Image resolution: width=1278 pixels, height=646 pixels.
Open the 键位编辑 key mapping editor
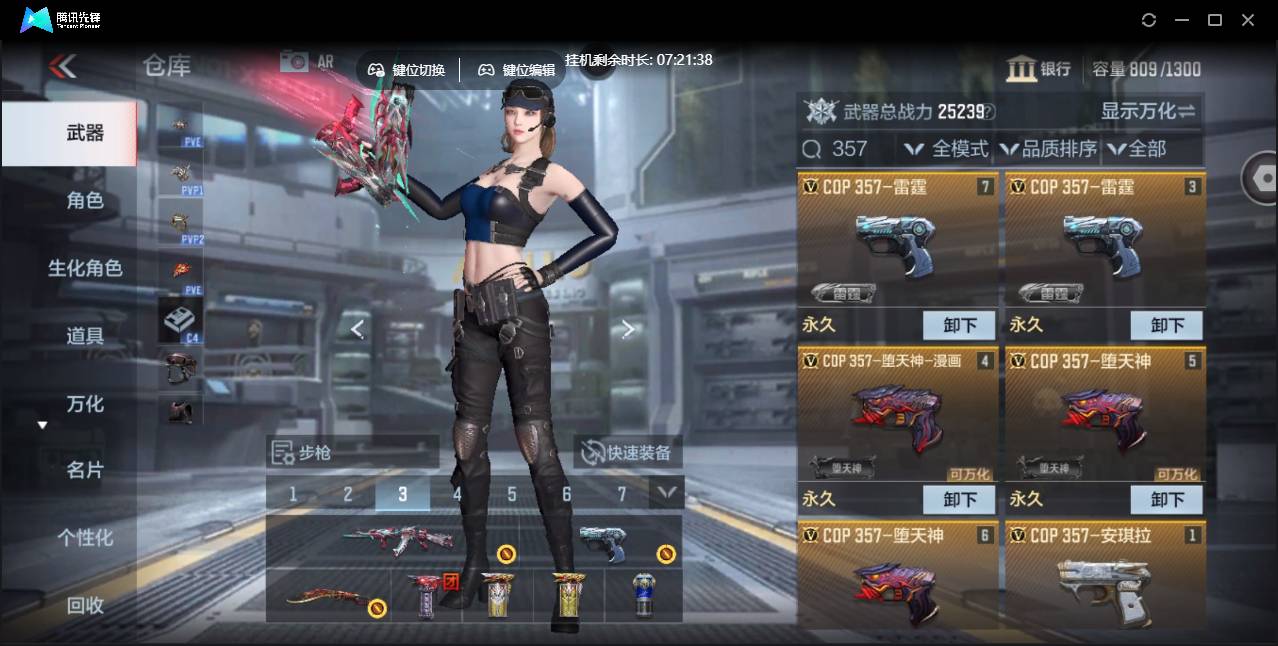click(516, 70)
